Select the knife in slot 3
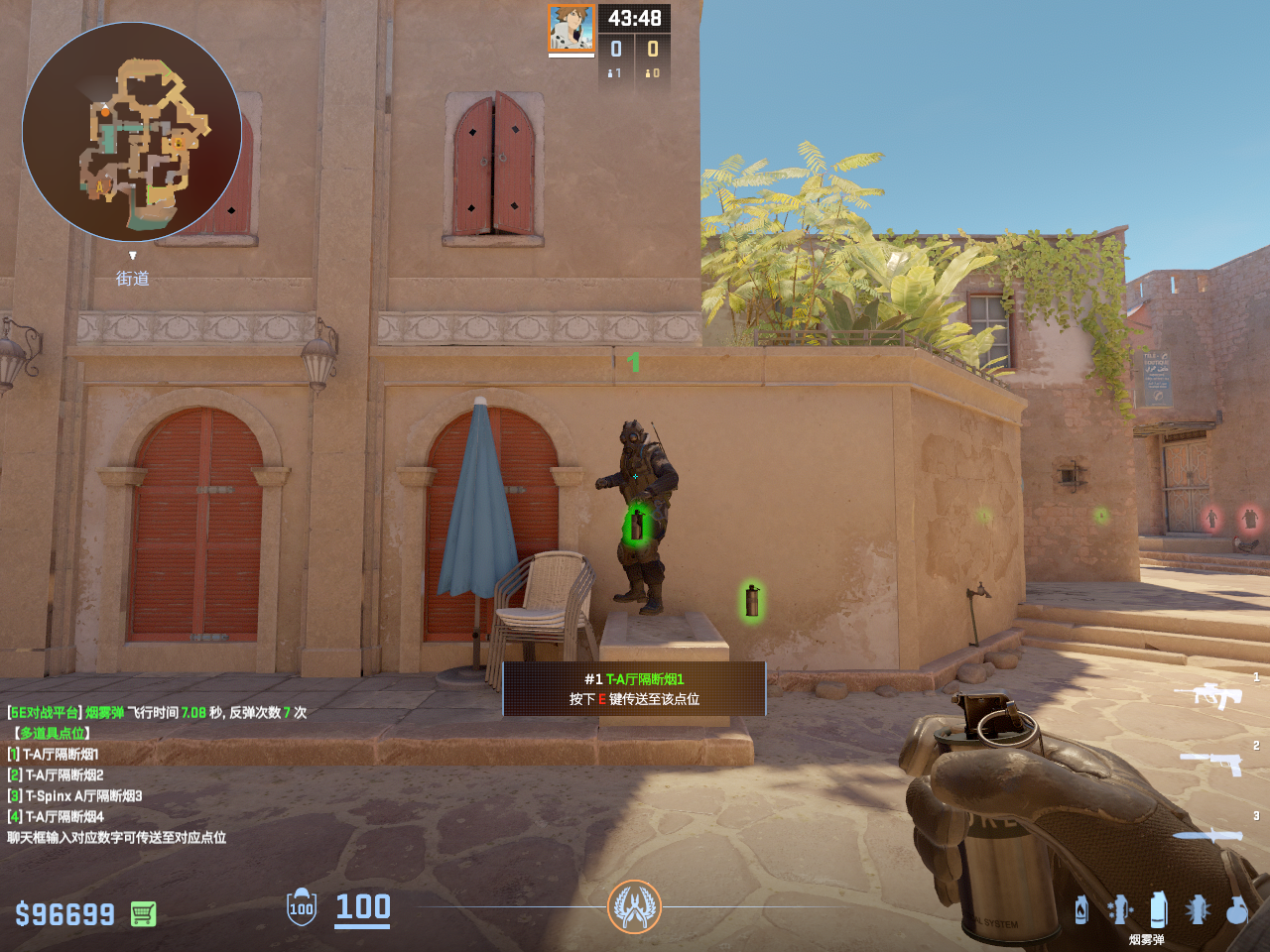Screen dimensions: 1270x952 click(x=1208, y=835)
